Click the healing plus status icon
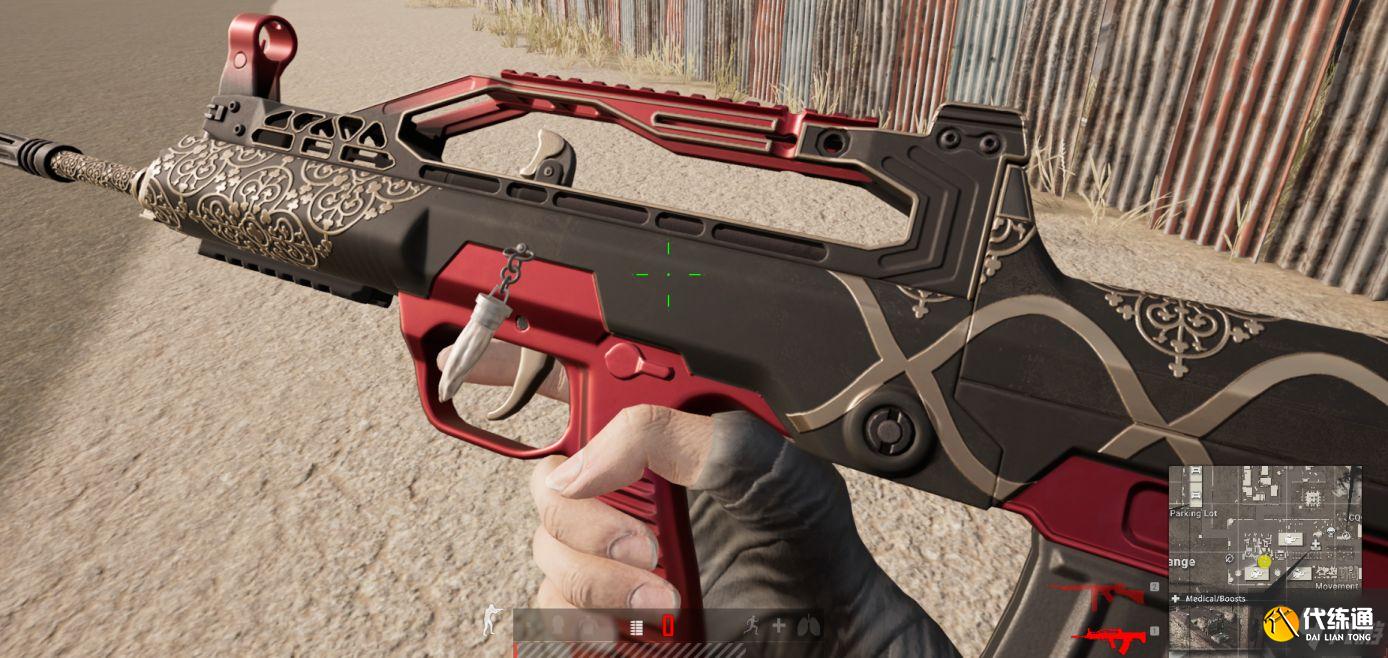 click(778, 627)
